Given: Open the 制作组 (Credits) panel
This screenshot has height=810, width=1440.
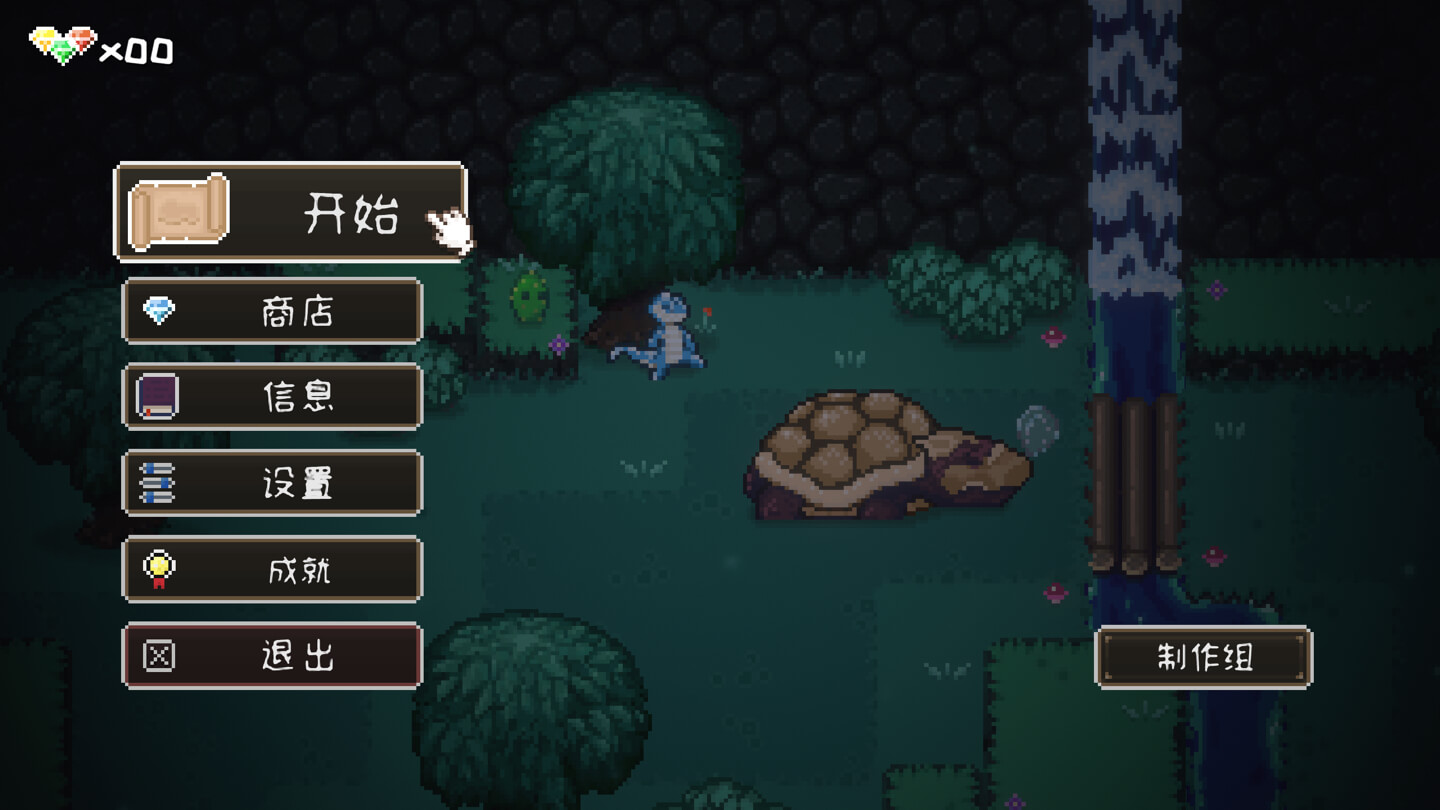Looking at the screenshot, I should pyautogui.click(x=1204, y=658).
